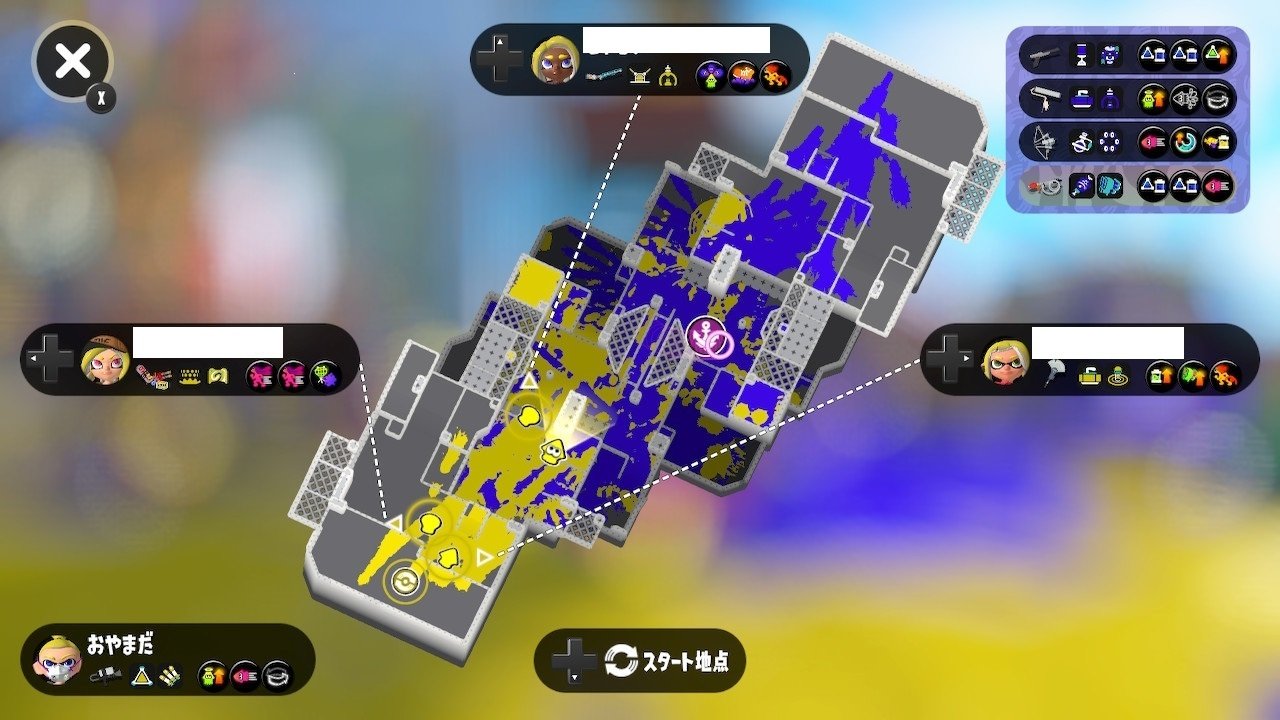Click the grayed-out splatling weapon icon in the bottom loadout row
Viewport: 1280px width, 720px height.
coord(1044,185)
